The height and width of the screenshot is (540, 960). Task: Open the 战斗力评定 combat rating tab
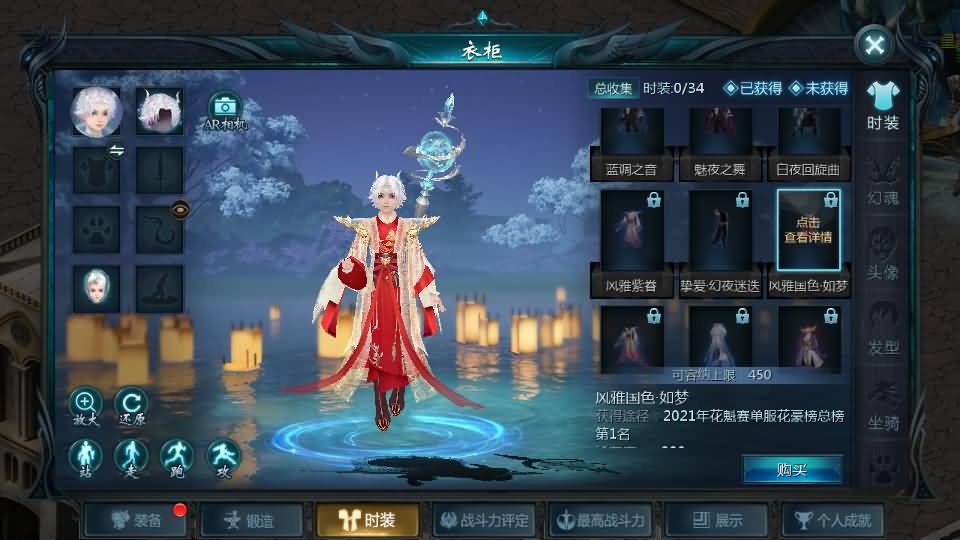point(484,520)
